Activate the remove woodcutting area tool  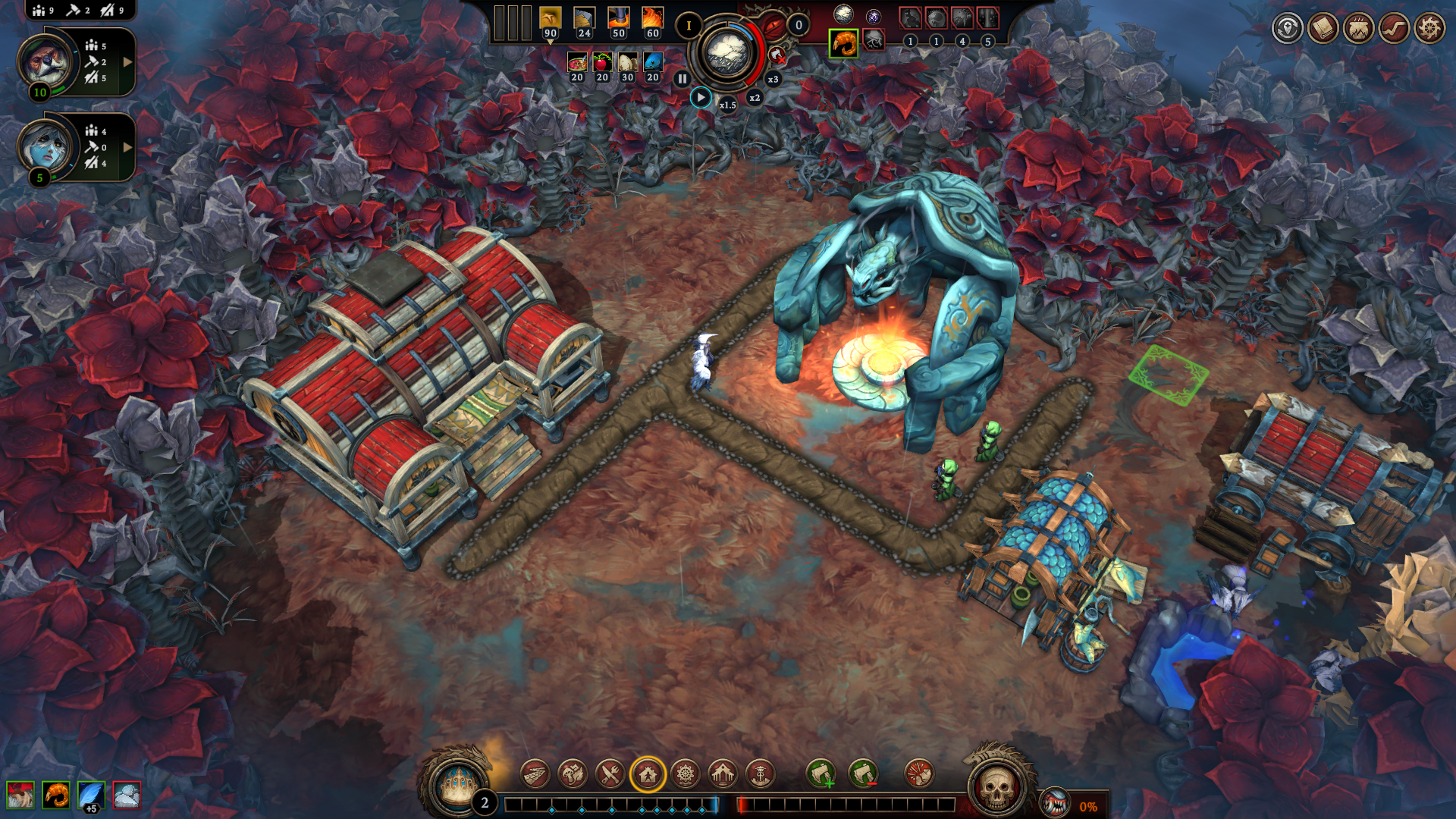(863, 774)
